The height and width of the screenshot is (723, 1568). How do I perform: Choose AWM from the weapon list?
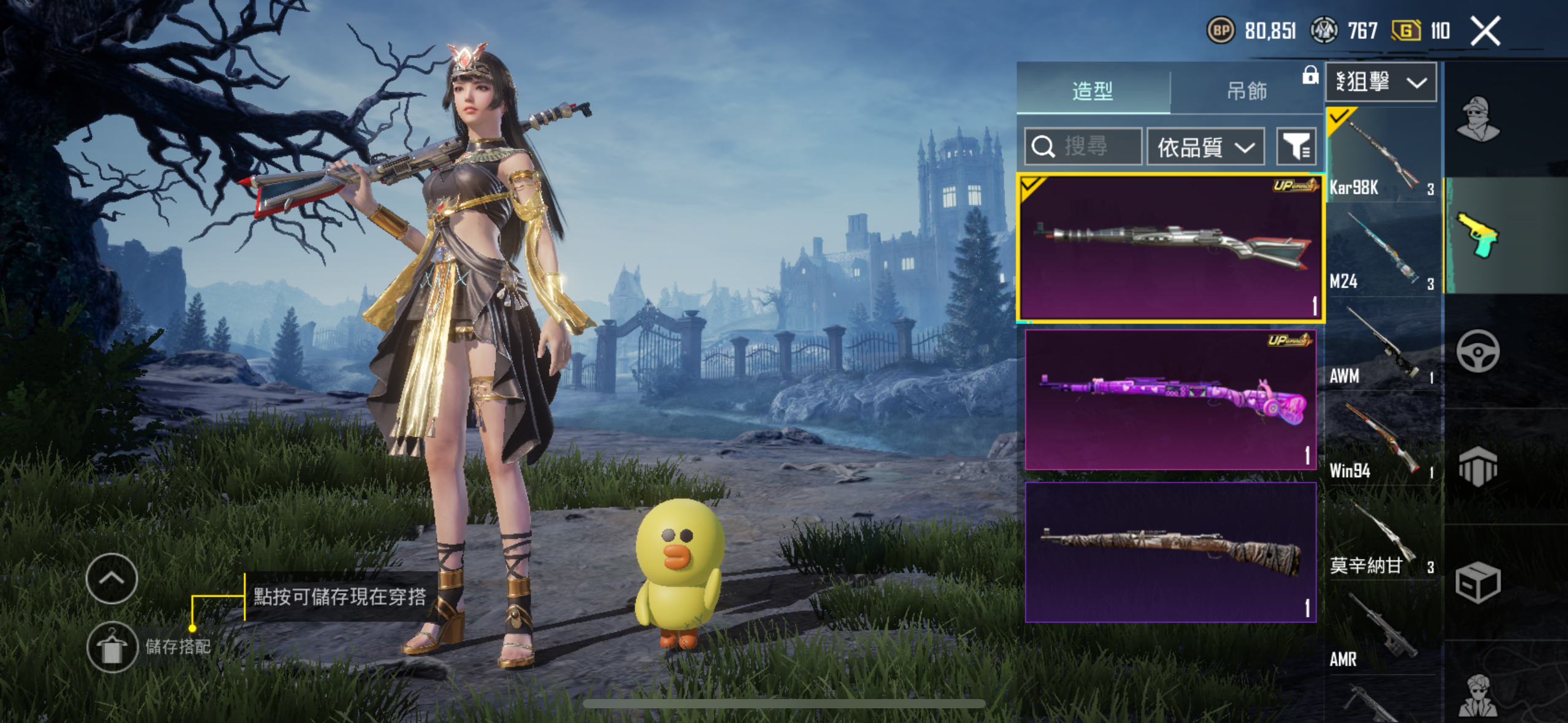pyautogui.click(x=1382, y=346)
